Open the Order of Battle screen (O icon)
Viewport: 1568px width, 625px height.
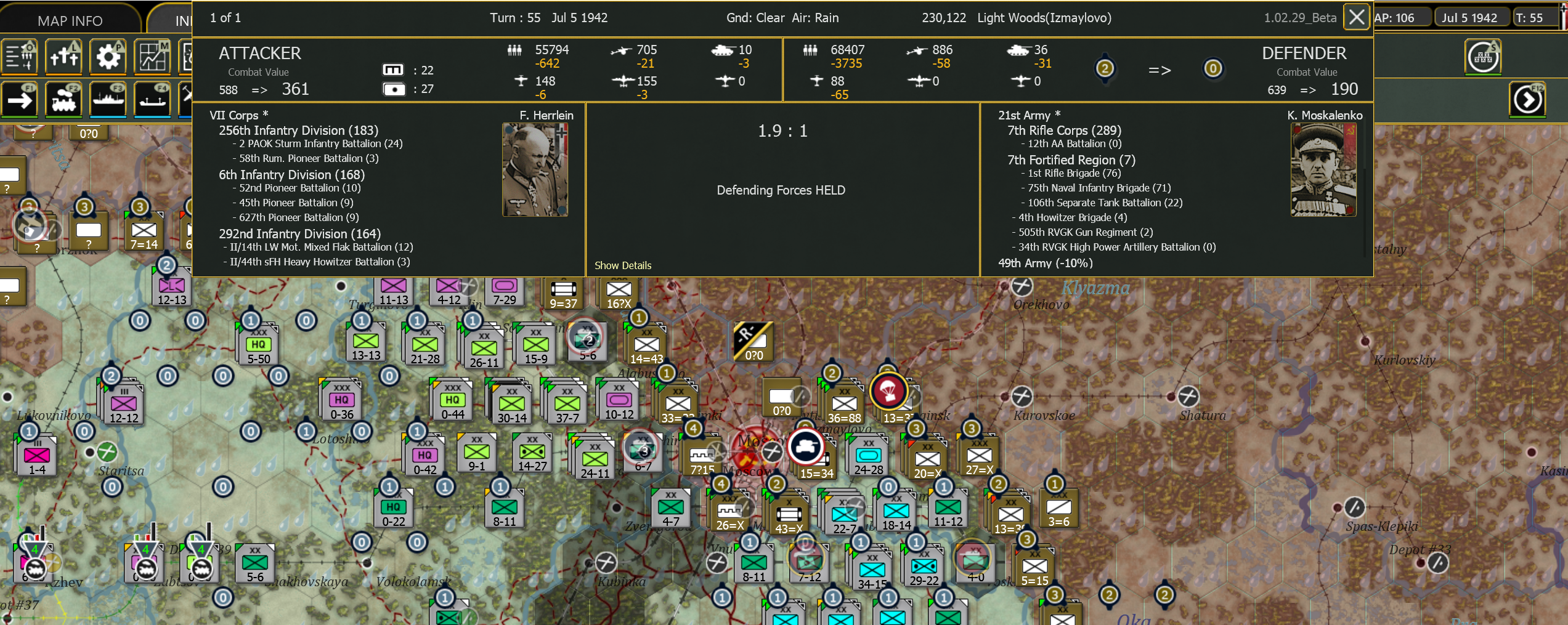point(20,56)
